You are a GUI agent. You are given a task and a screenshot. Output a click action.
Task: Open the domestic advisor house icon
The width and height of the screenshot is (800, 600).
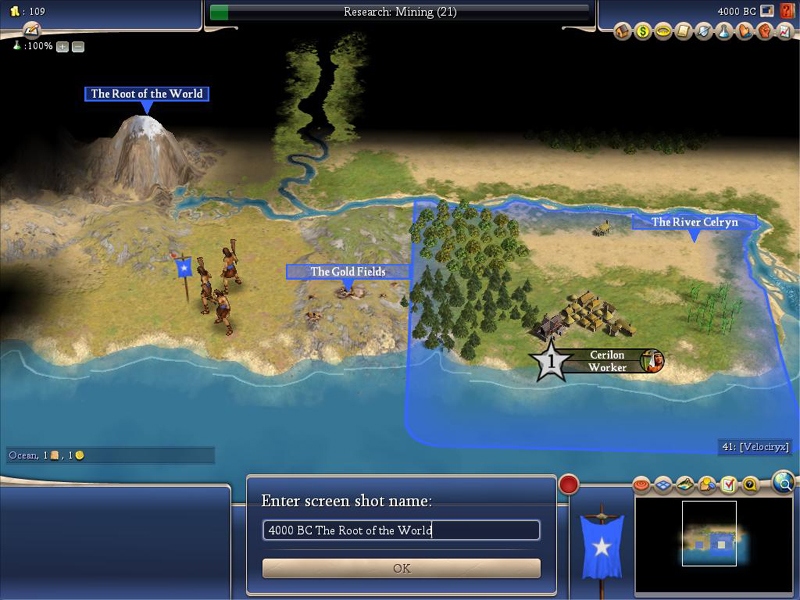tap(623, 32)
